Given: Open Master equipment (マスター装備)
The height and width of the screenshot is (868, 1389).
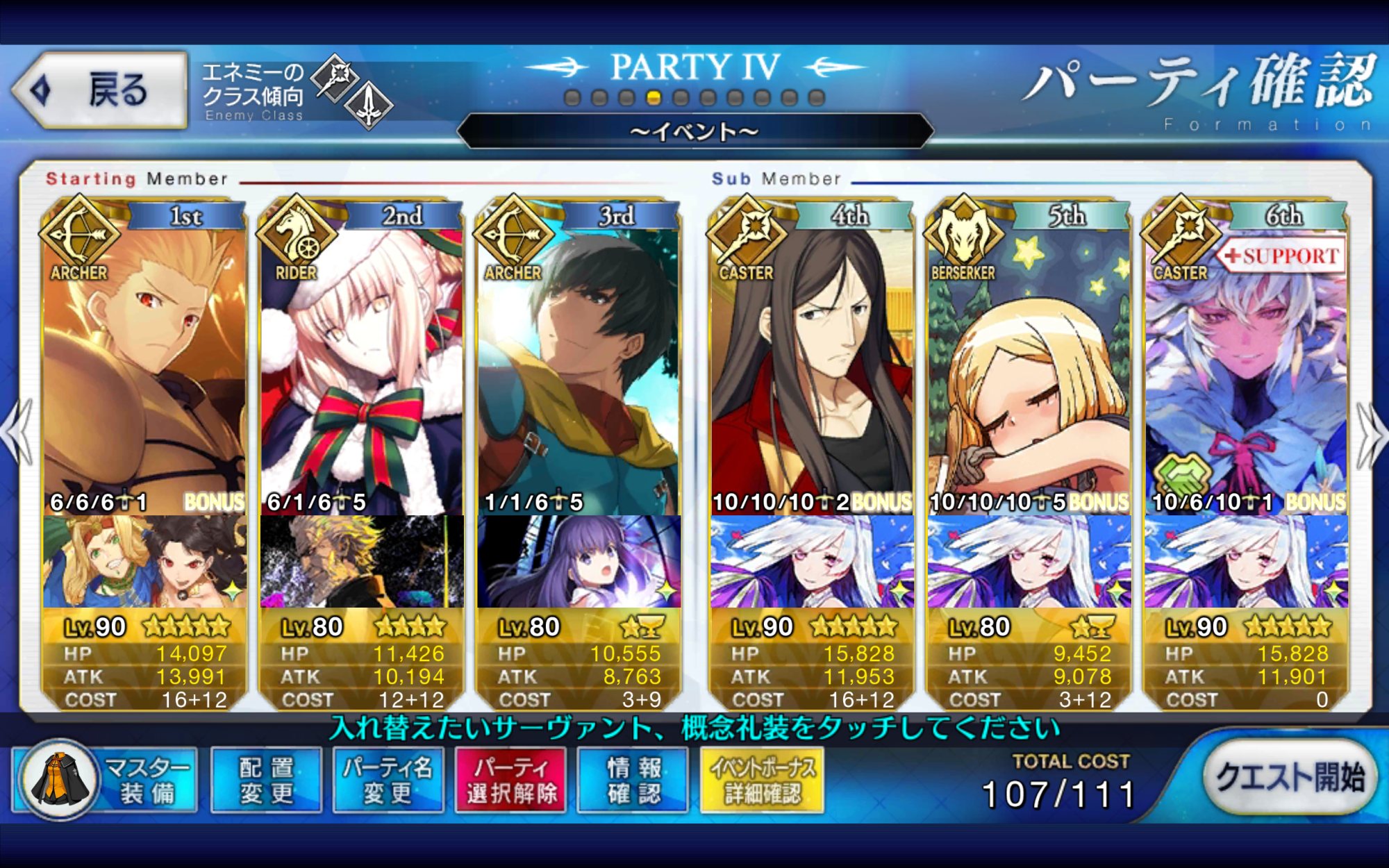Looking at the screenshot, I should click(x=106, y=780).
